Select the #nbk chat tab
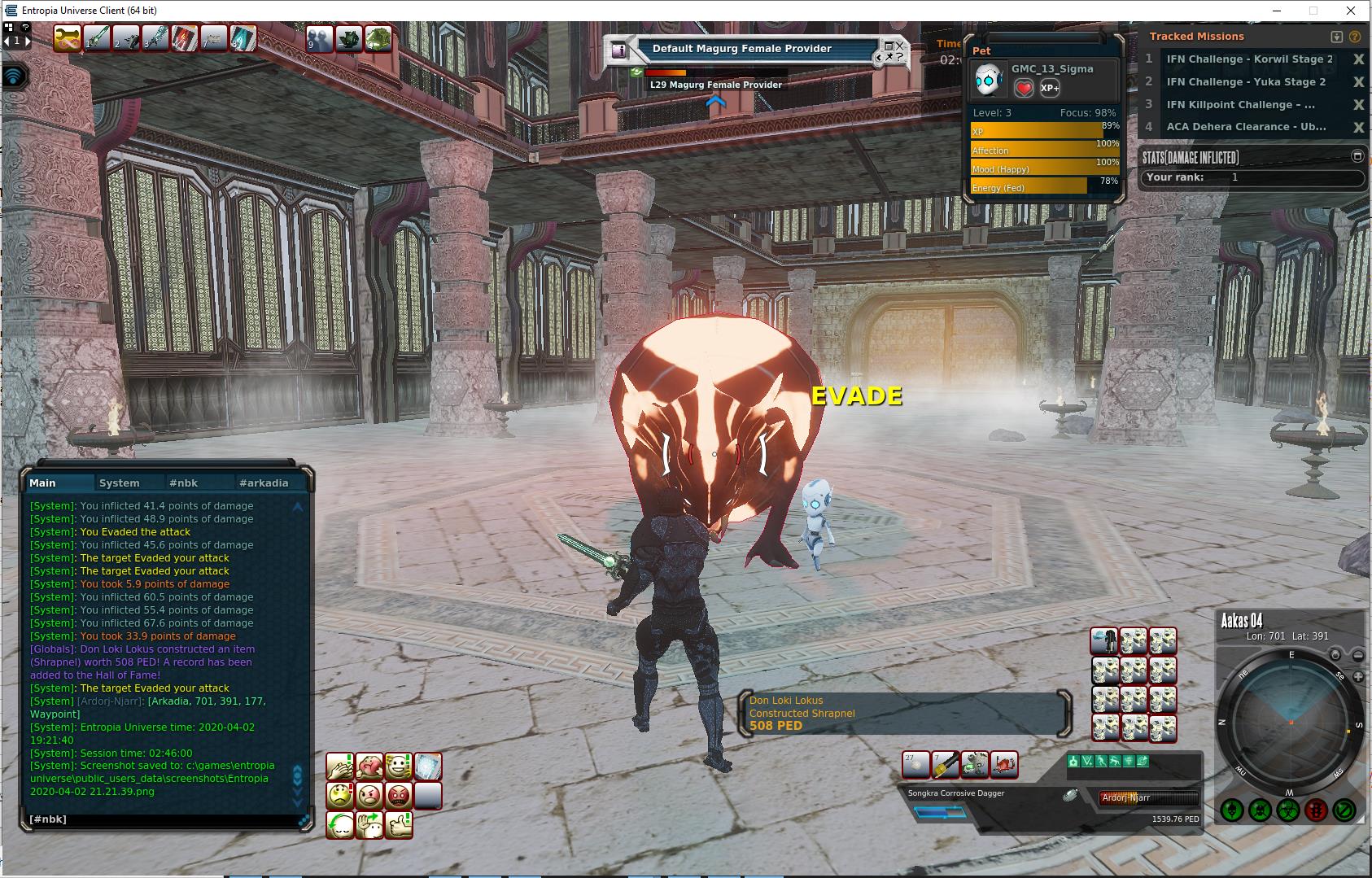The height and width of the screenshot is (878, 1372). (x=183, y=483)
